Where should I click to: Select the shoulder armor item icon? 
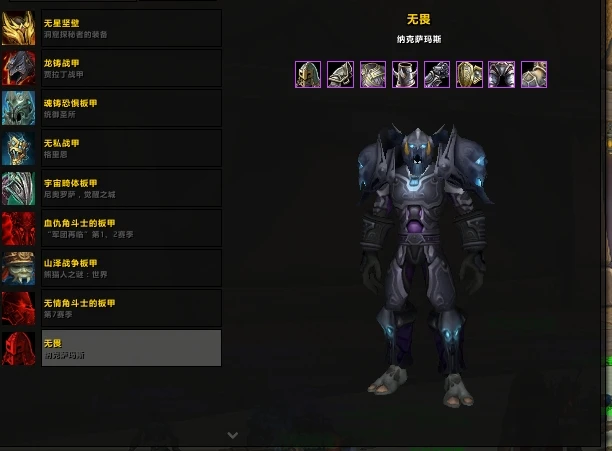[x=340, y=75]
